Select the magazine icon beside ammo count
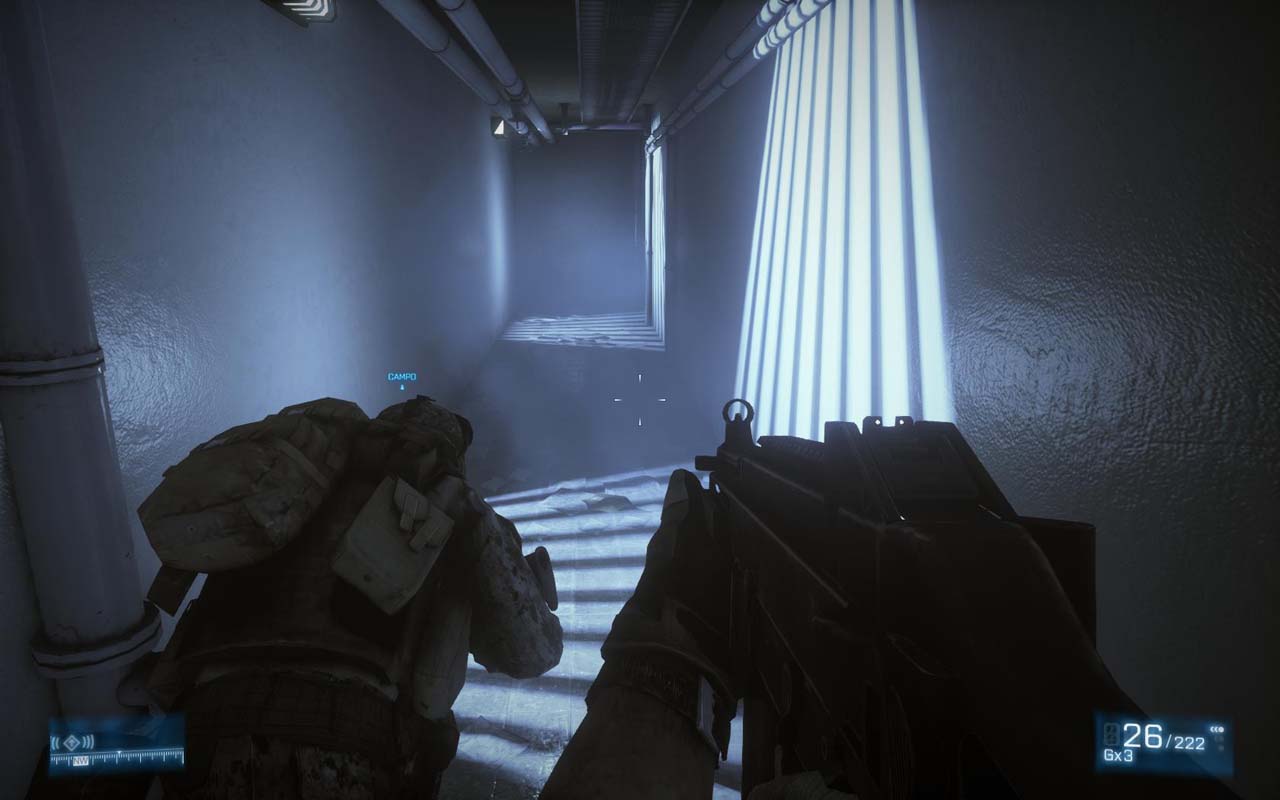This screenshot has width=1280, height=800. pos(1111,734)
